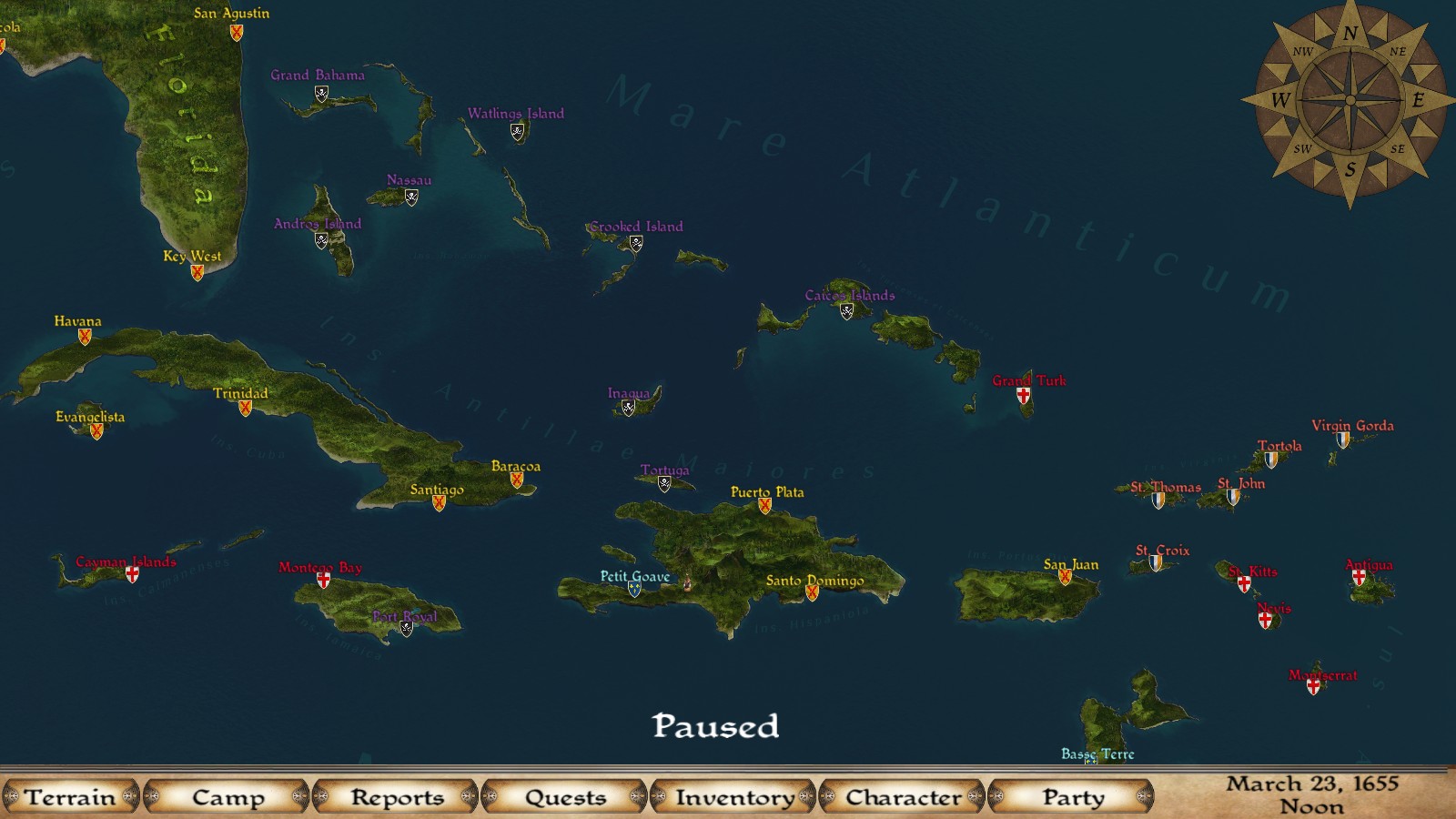Pick the Key West town marker
Screen dimensions: 1456x819
(197, 272)
